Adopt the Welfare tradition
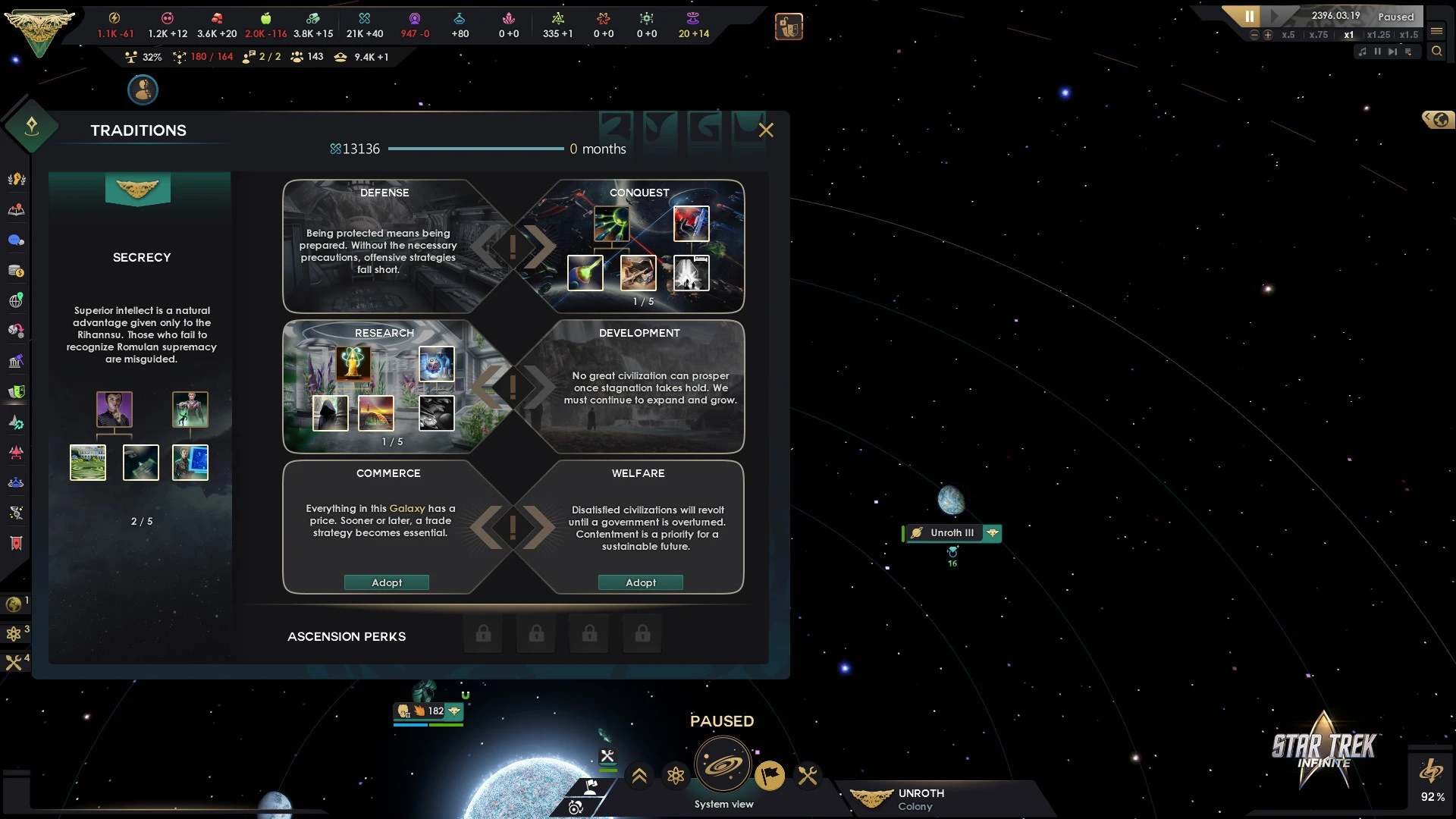The image size is (1456, 819). [641, 582]
